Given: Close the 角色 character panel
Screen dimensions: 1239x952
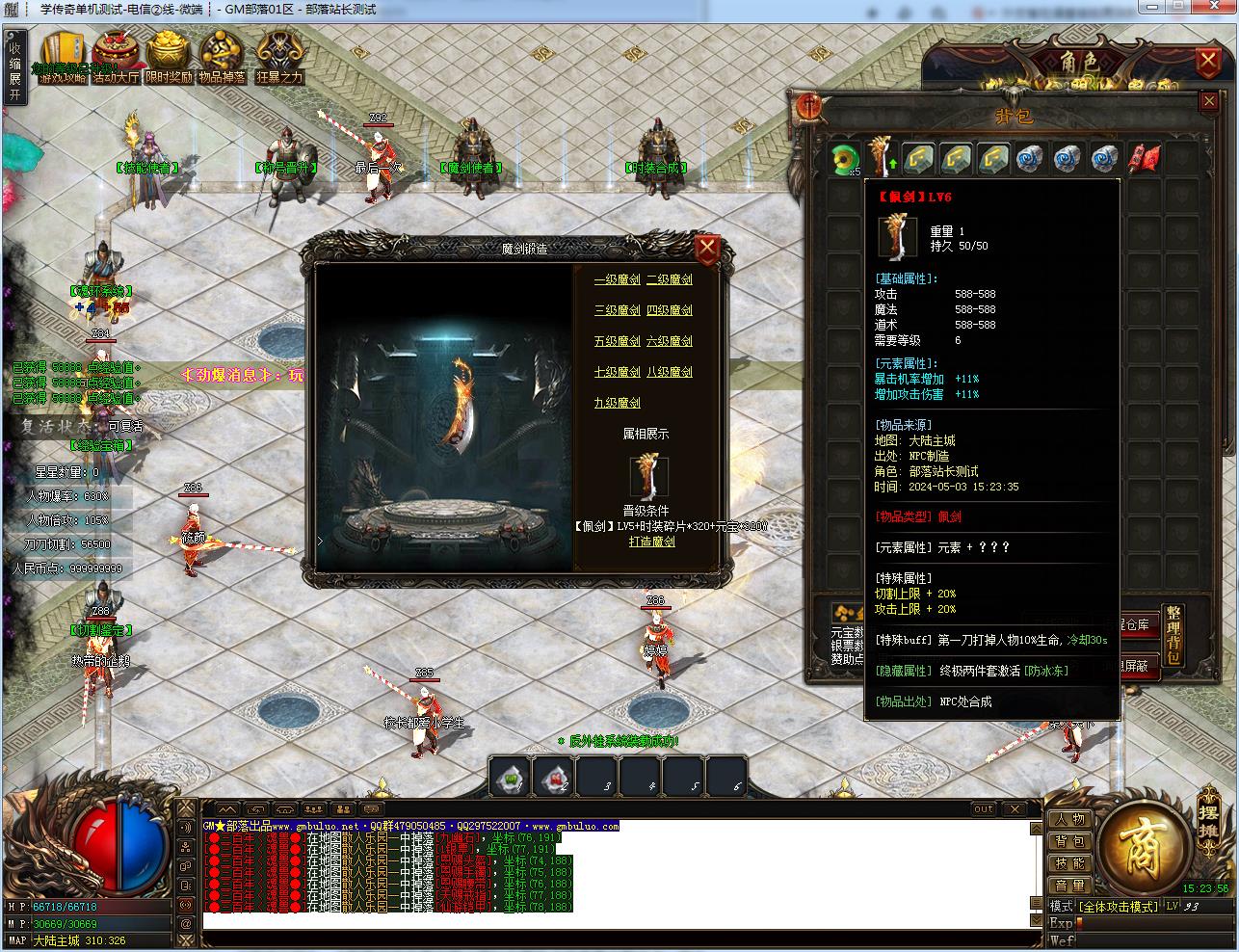Looking at the screenshot, I should pos(1207,64).
